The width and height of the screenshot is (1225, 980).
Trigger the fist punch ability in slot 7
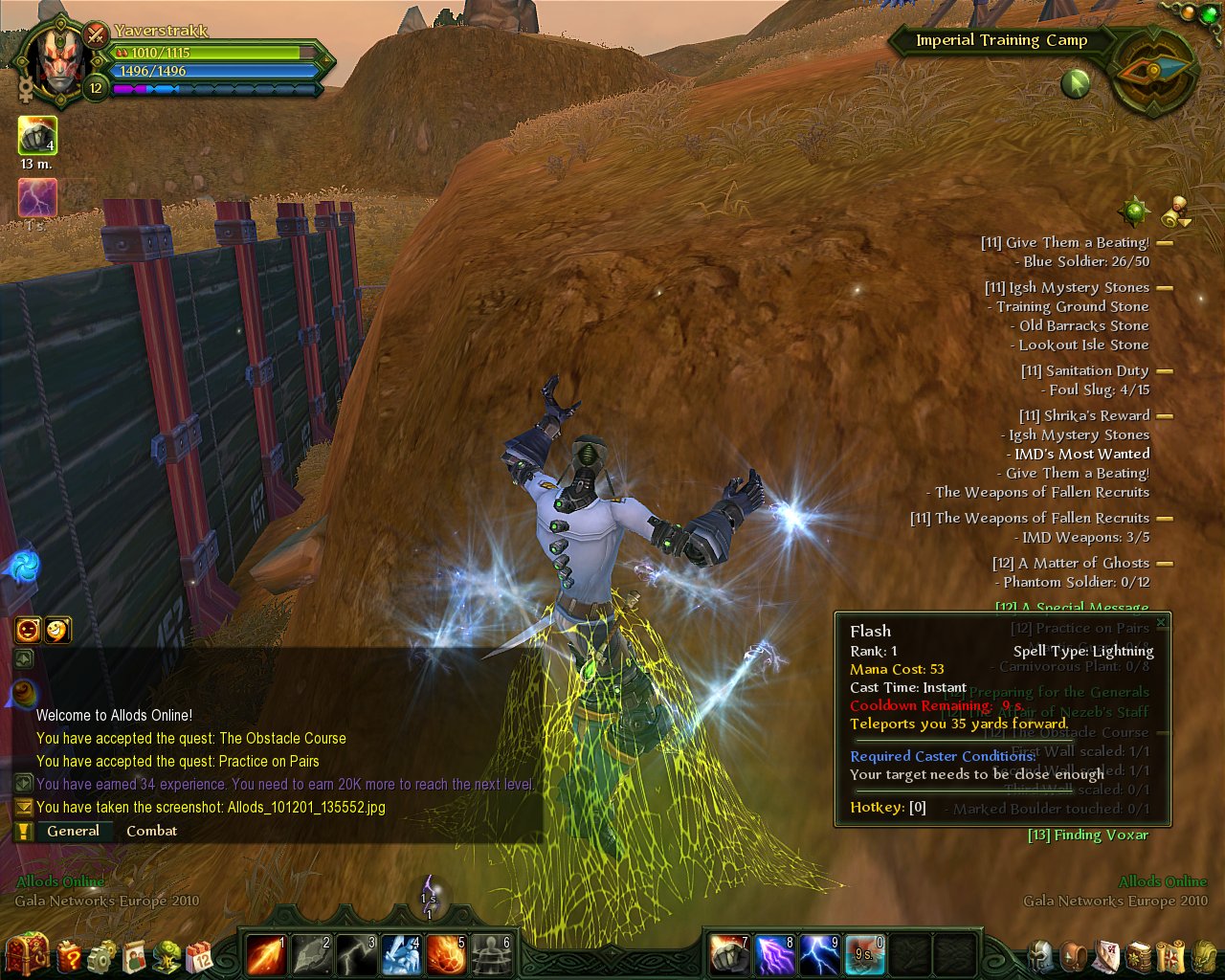click(729, 954)
